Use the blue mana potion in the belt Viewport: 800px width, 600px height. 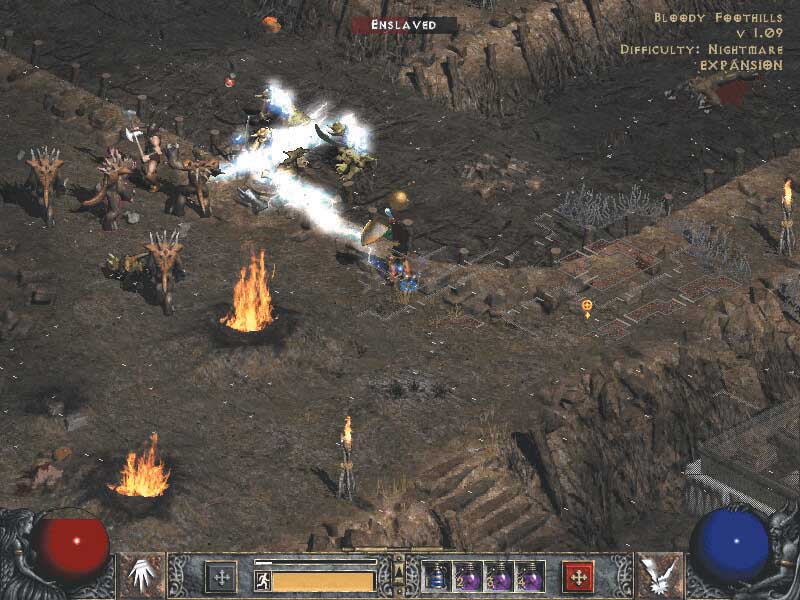pos(438,576)
